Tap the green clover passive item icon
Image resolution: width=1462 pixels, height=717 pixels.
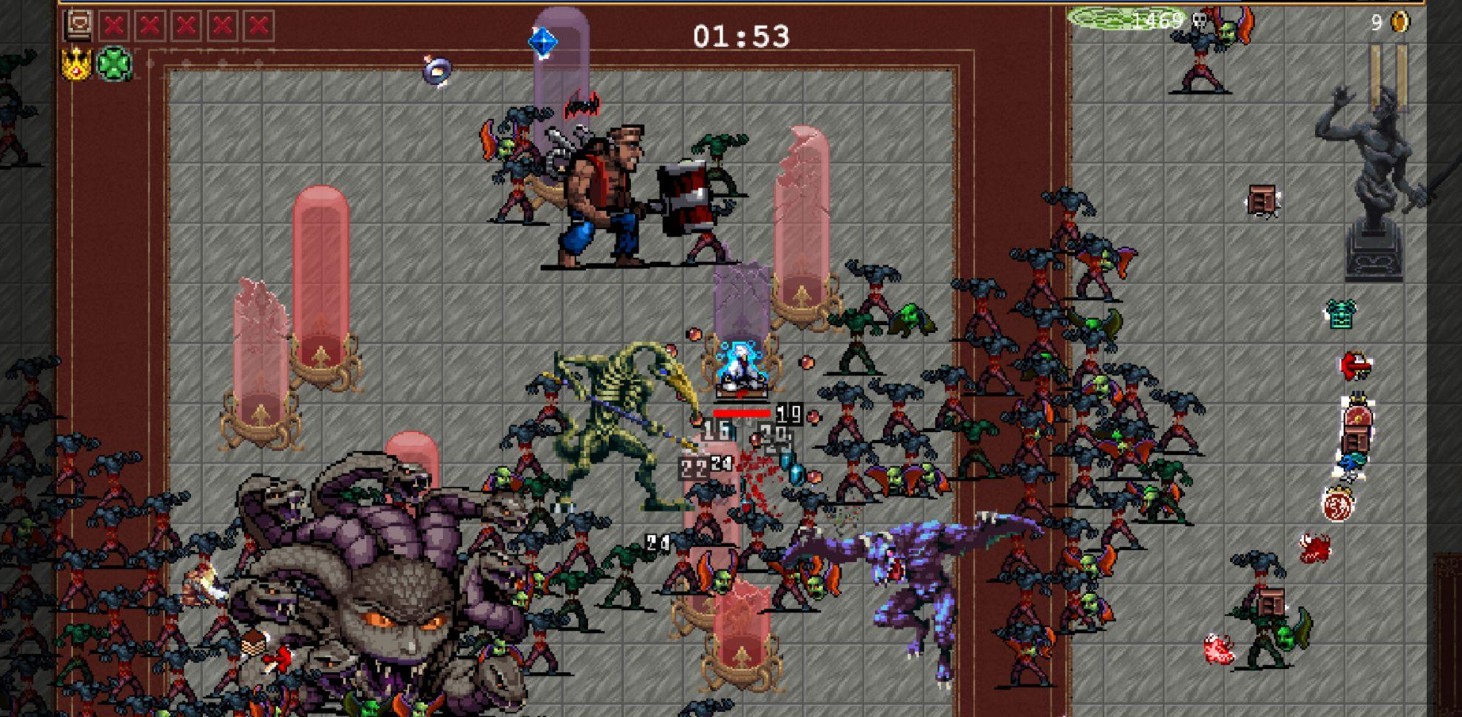pyautogui.click(x=114, y=64)
